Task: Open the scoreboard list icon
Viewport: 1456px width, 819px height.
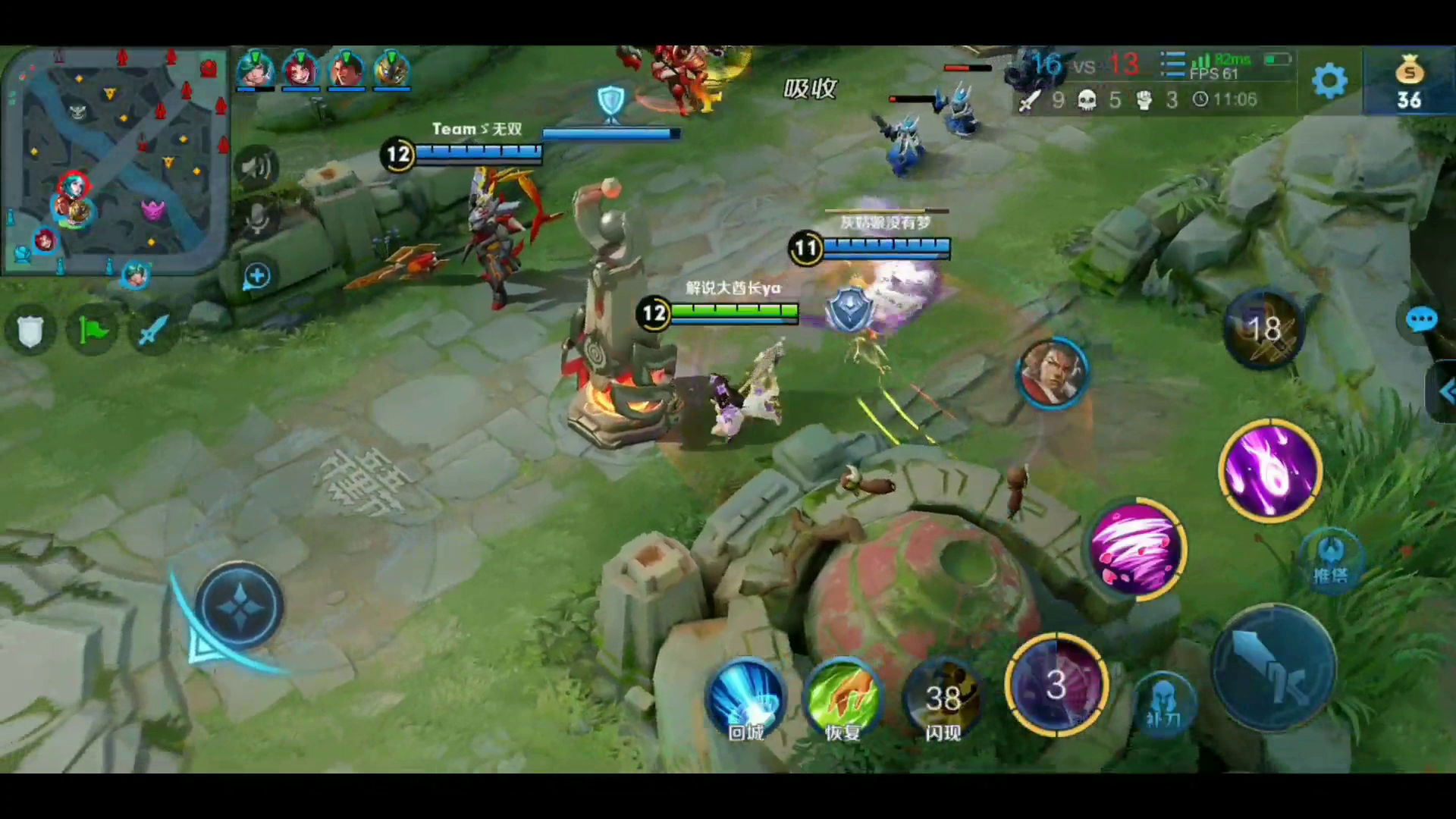Action: (x=1172, y=65)
